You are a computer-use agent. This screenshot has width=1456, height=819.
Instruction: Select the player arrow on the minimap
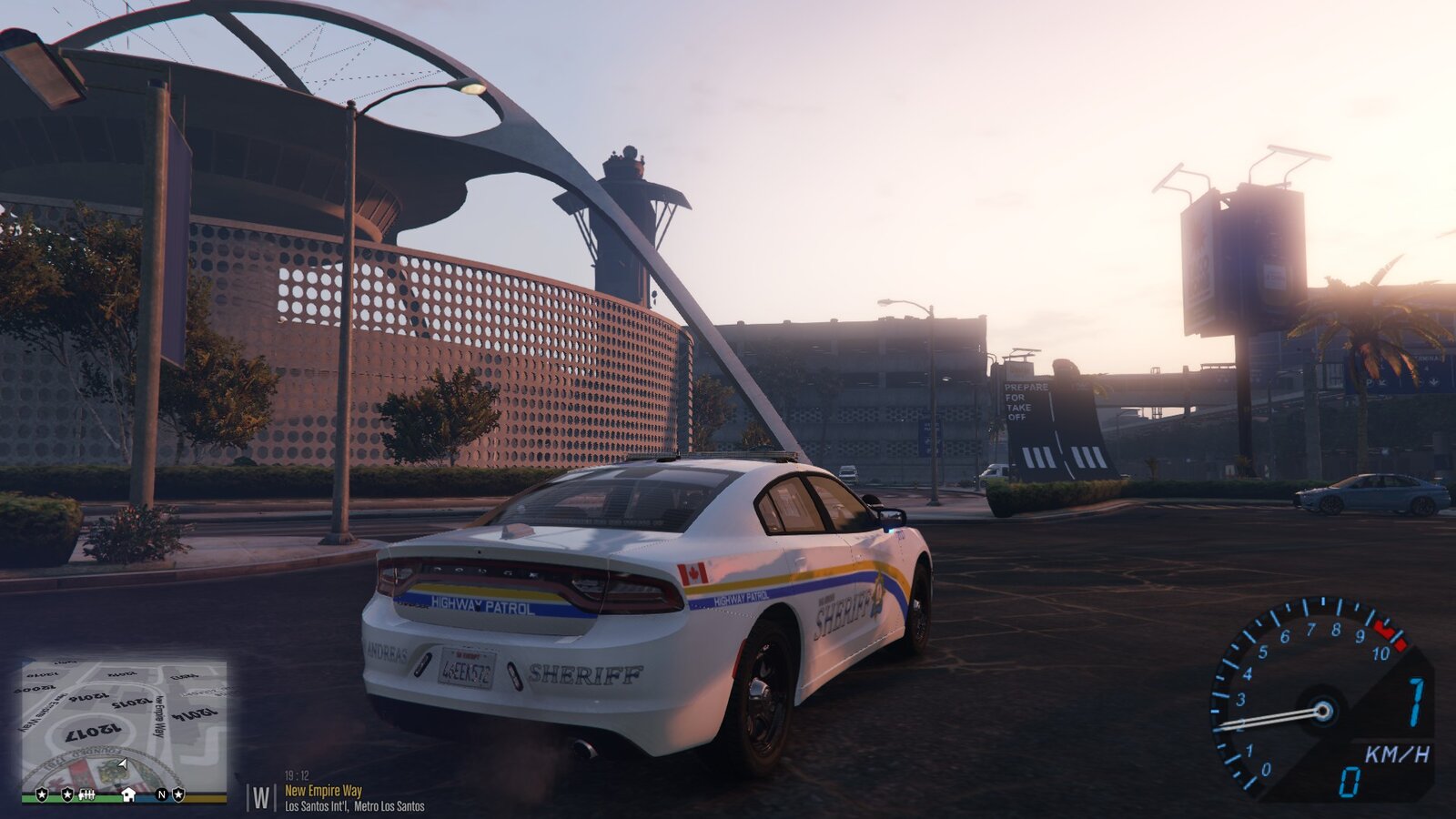[x=122, y=763]
